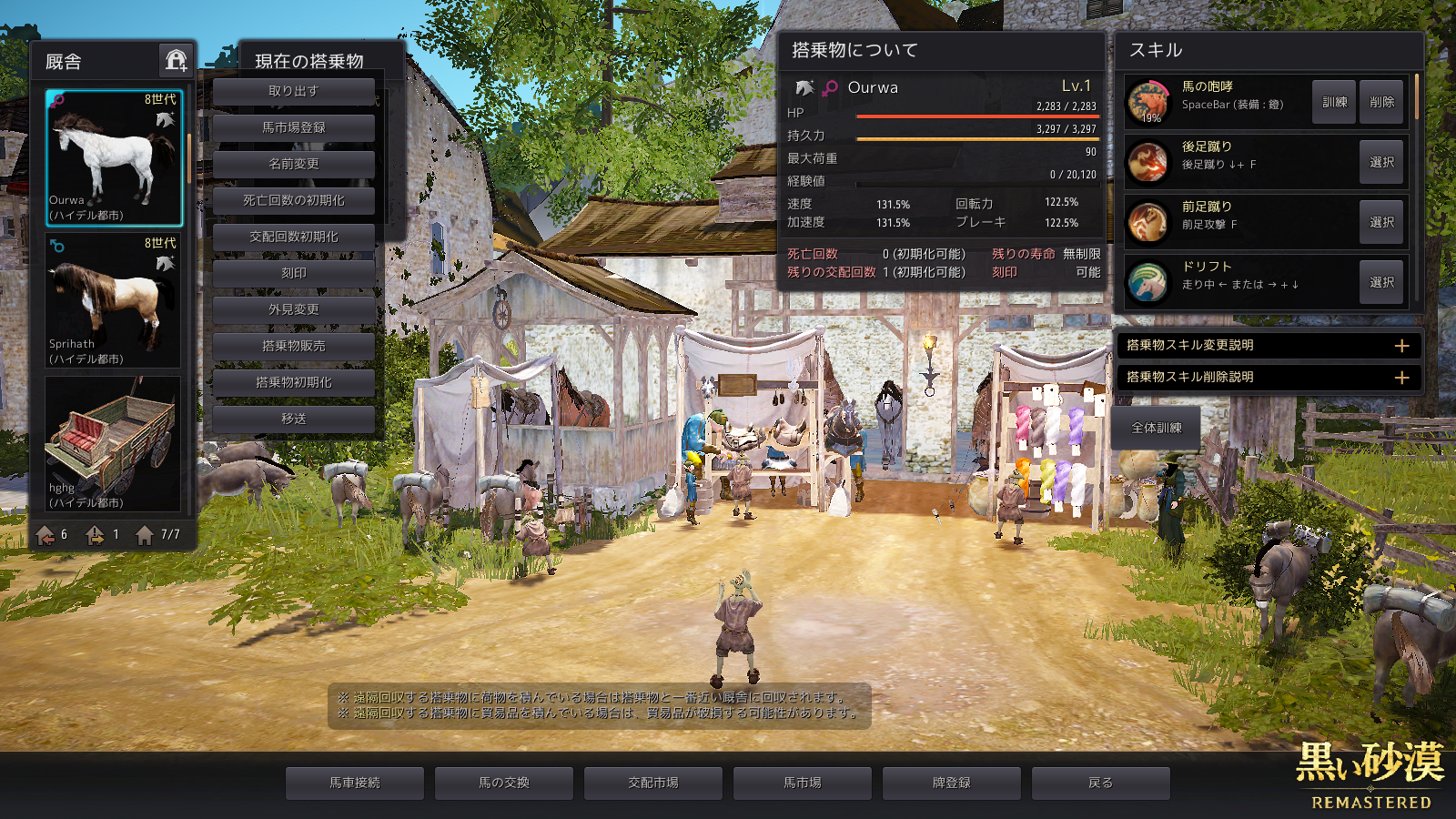The height and width of the screenshot is (819, 1456).
Task: Select the 刻印 branding option
Action: point(293,273)
